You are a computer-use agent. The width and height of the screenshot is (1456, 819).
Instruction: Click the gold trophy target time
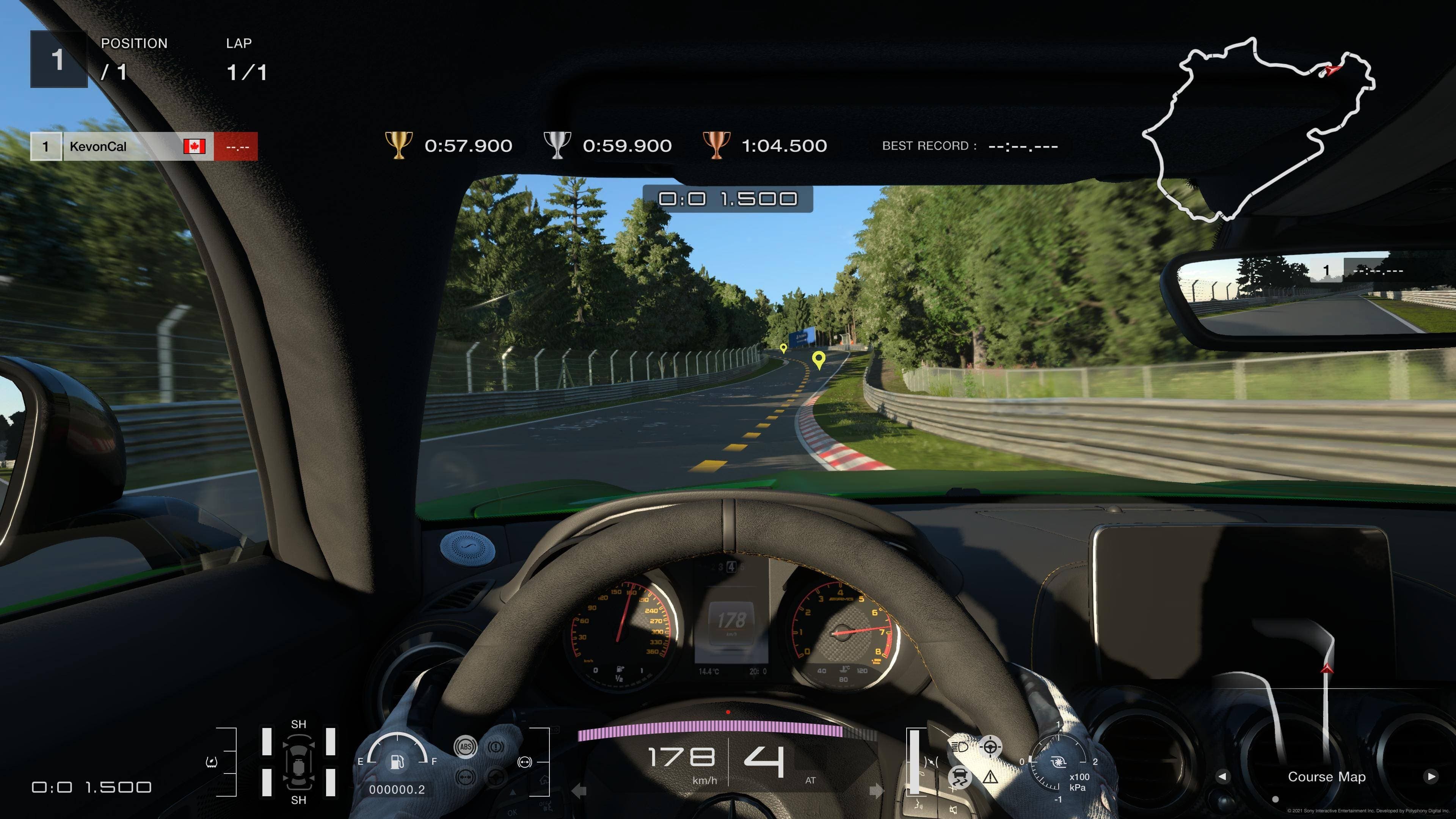tap(468, 146)
